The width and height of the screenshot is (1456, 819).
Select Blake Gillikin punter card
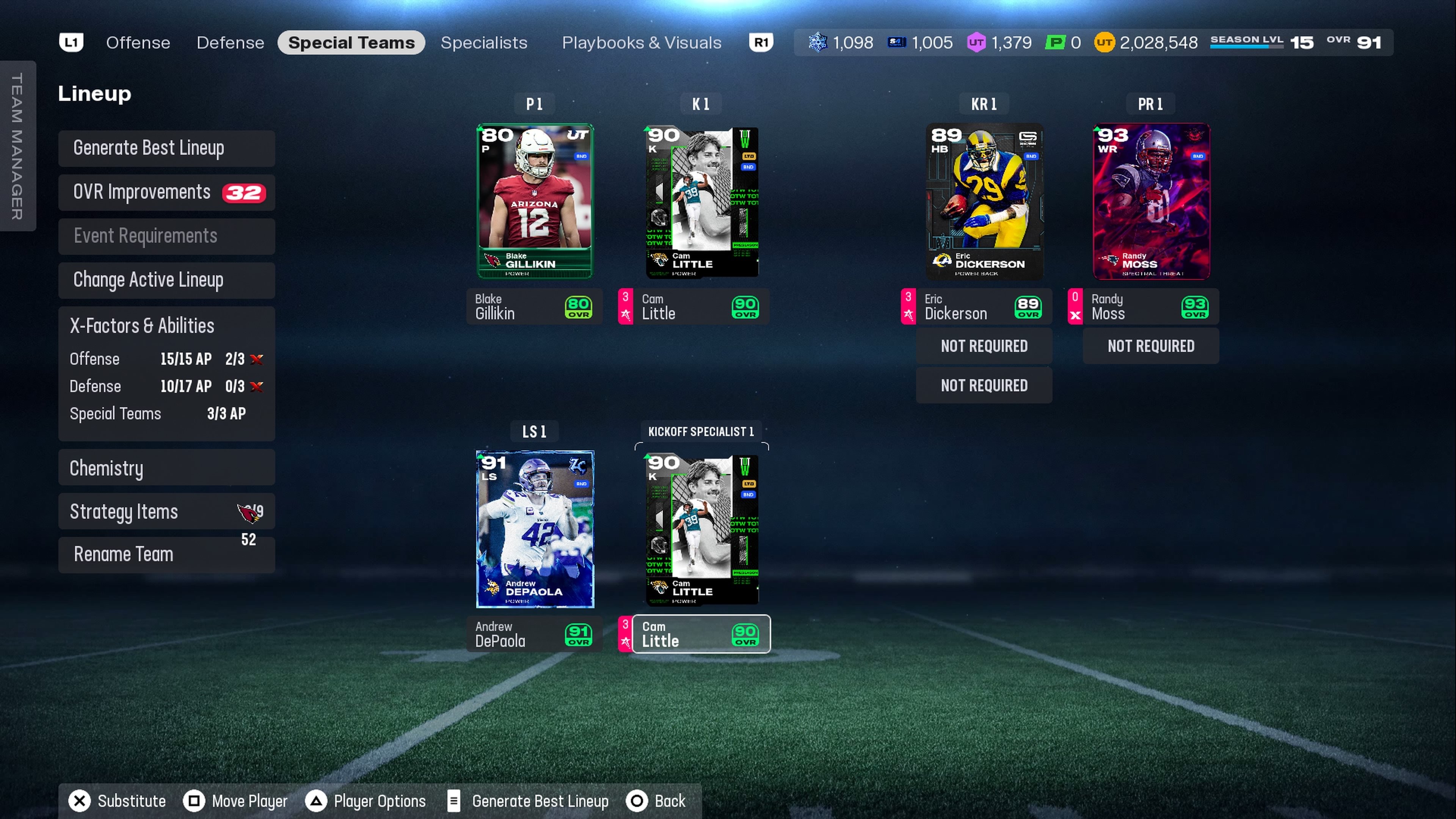pos(535,201)
